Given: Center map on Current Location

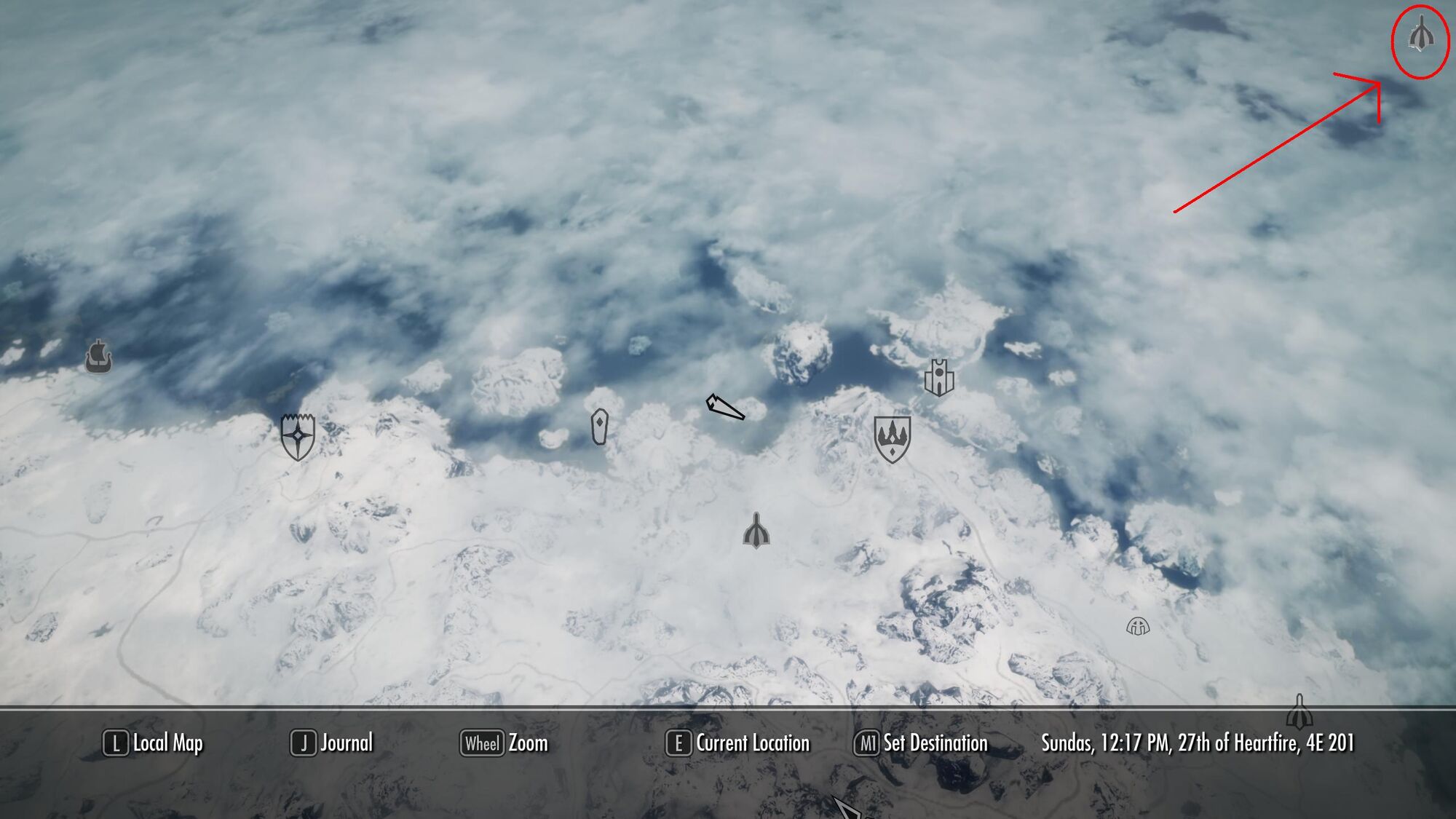Looking at the screenshot, I should [737, 743].
